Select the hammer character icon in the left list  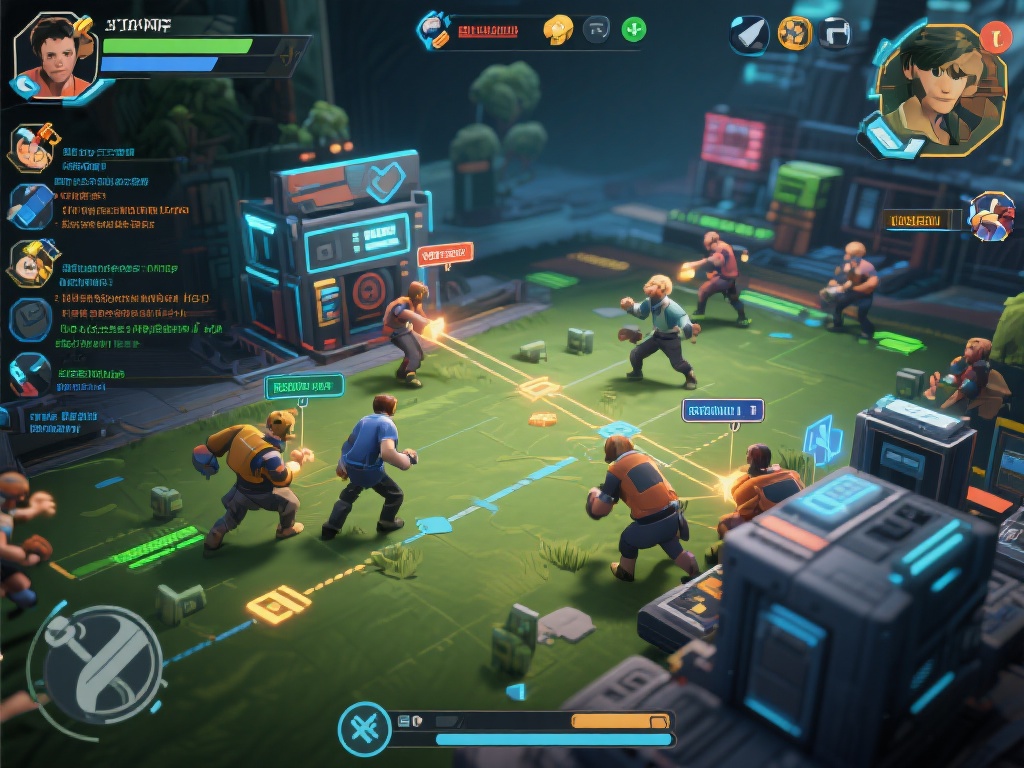[31, 148]
